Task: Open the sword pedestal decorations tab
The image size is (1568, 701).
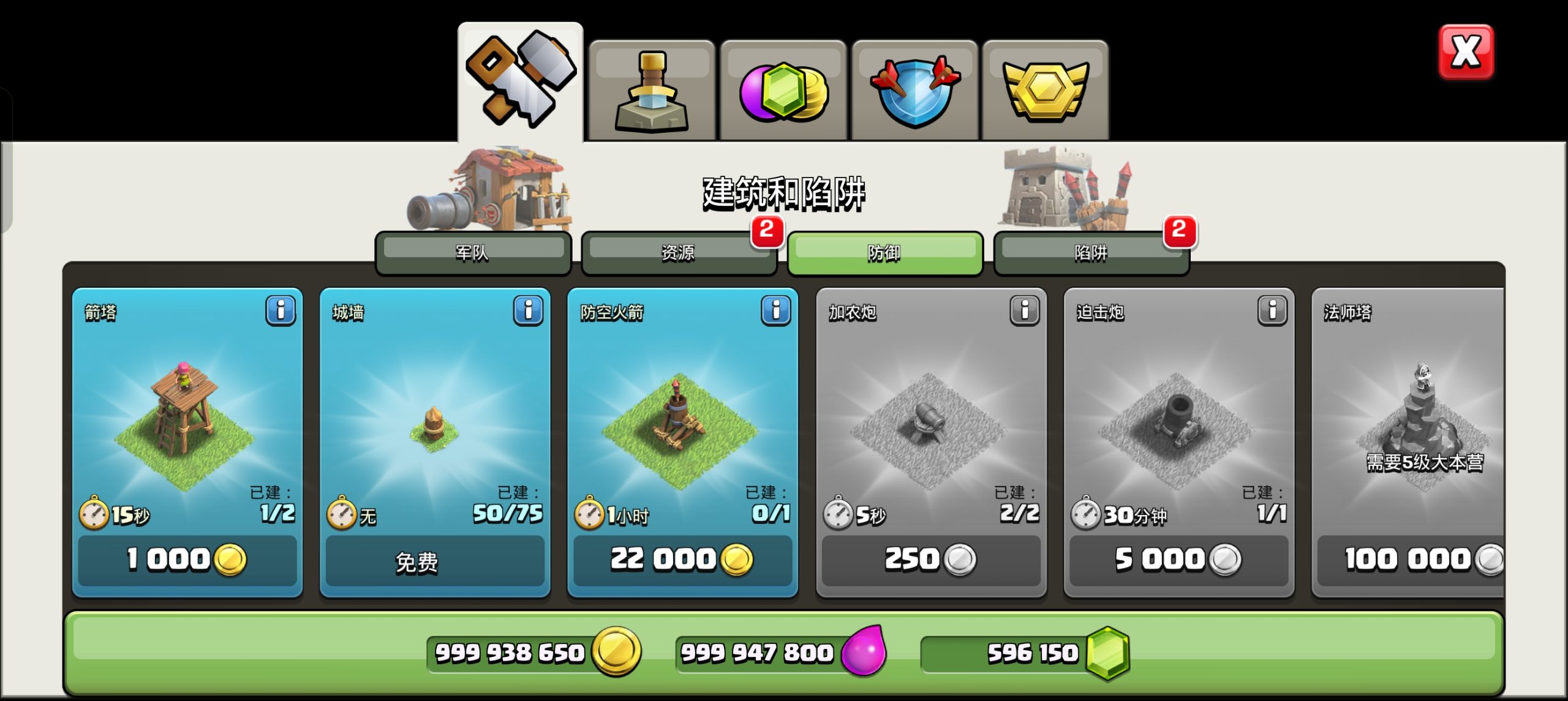Action: click(652, 91)
